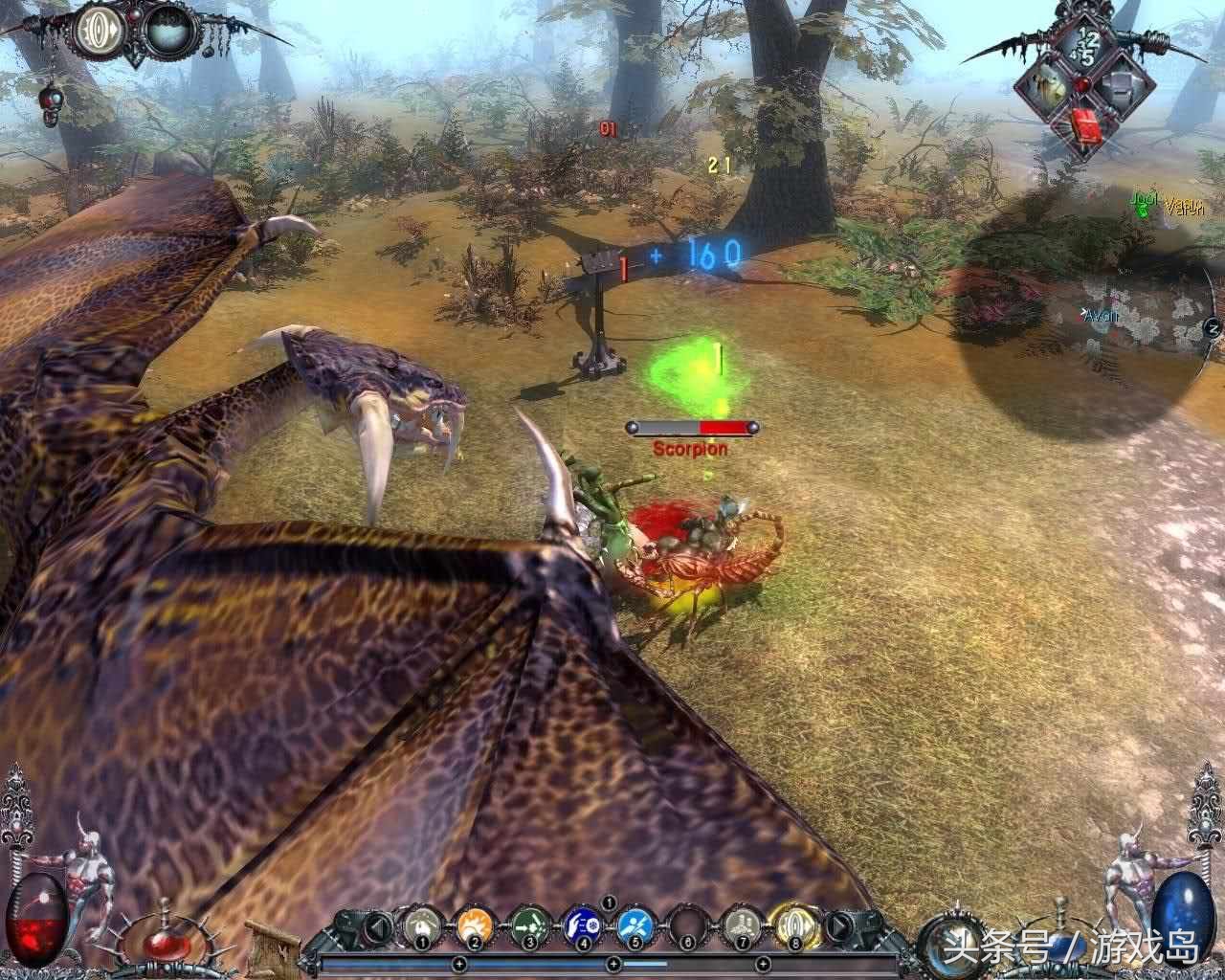Use the green arrow skill in slot 3
The height and width of the screenshot is (980, 1225).
pyautogui.click(x=527, y=924)
